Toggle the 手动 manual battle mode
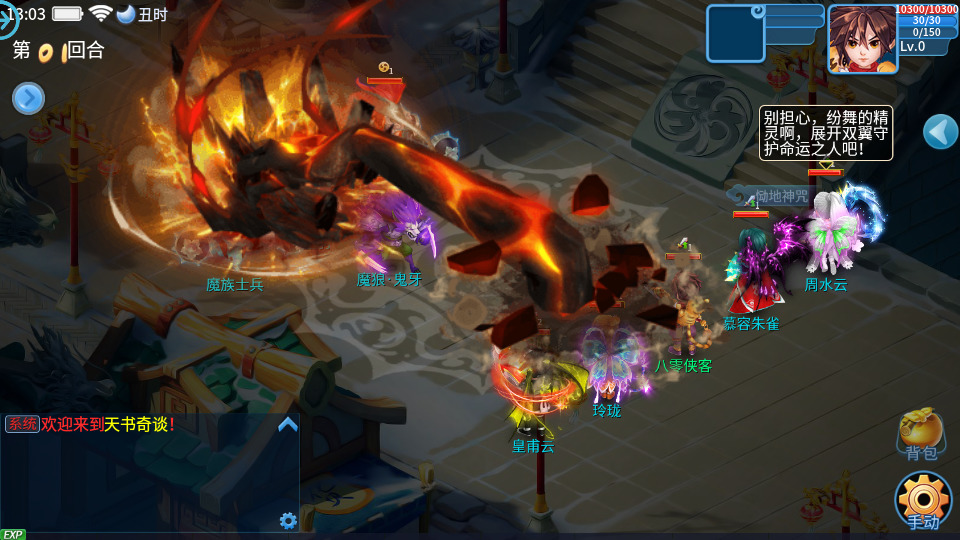 [922, 499]
